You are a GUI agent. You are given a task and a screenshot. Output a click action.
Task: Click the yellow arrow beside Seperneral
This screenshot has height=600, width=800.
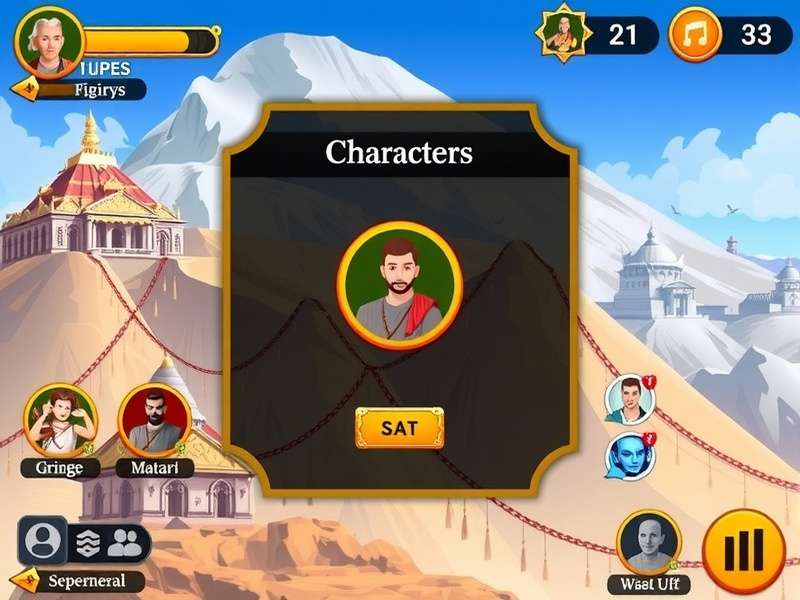tap(30, 581)
